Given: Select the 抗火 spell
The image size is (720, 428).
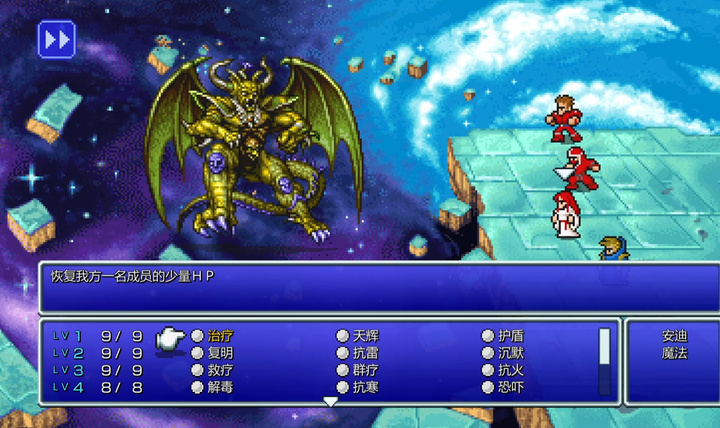Looking at the screenshot, I should click(x=510, y=370).
